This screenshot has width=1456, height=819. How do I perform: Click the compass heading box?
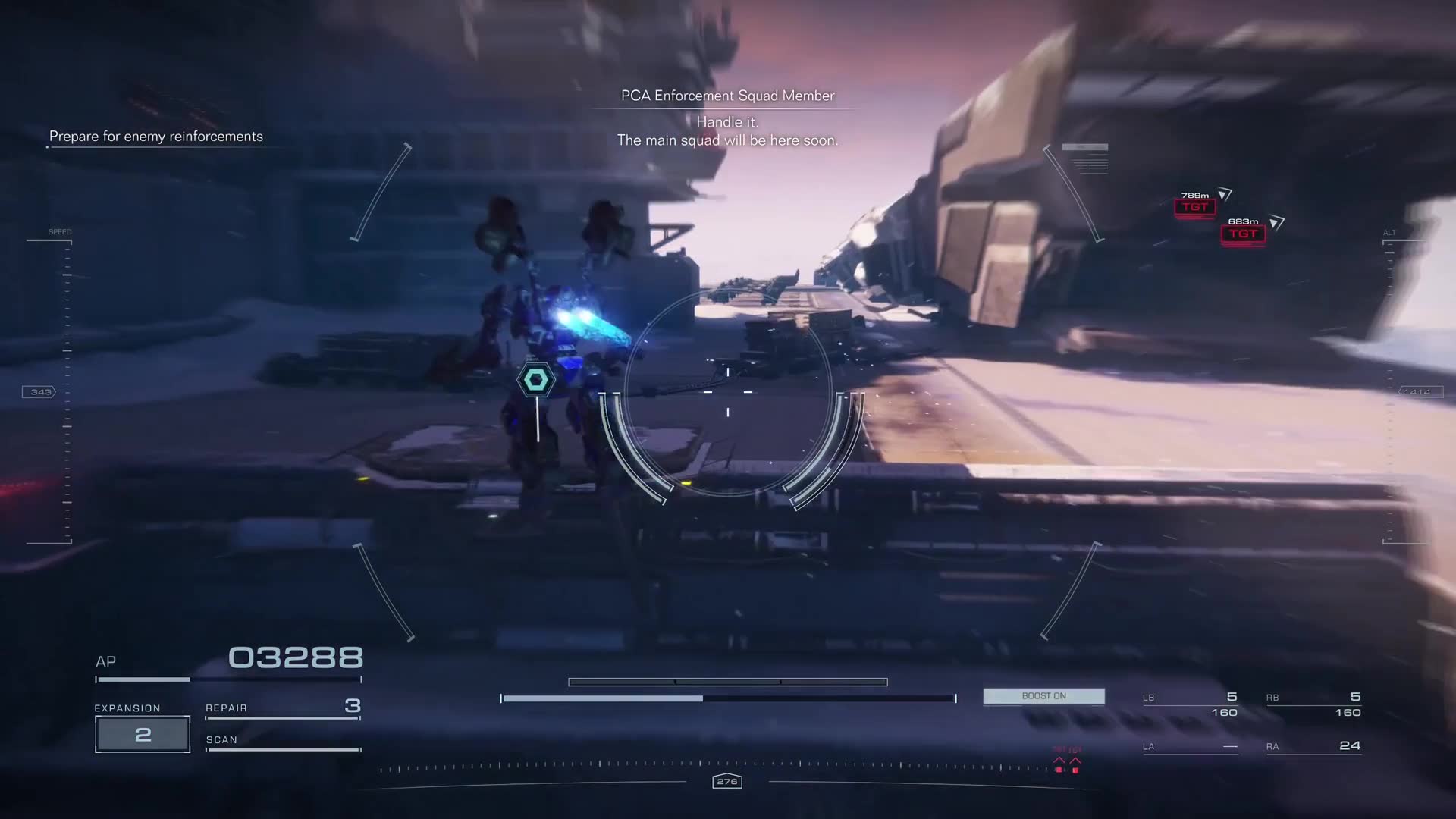(726, 781)
